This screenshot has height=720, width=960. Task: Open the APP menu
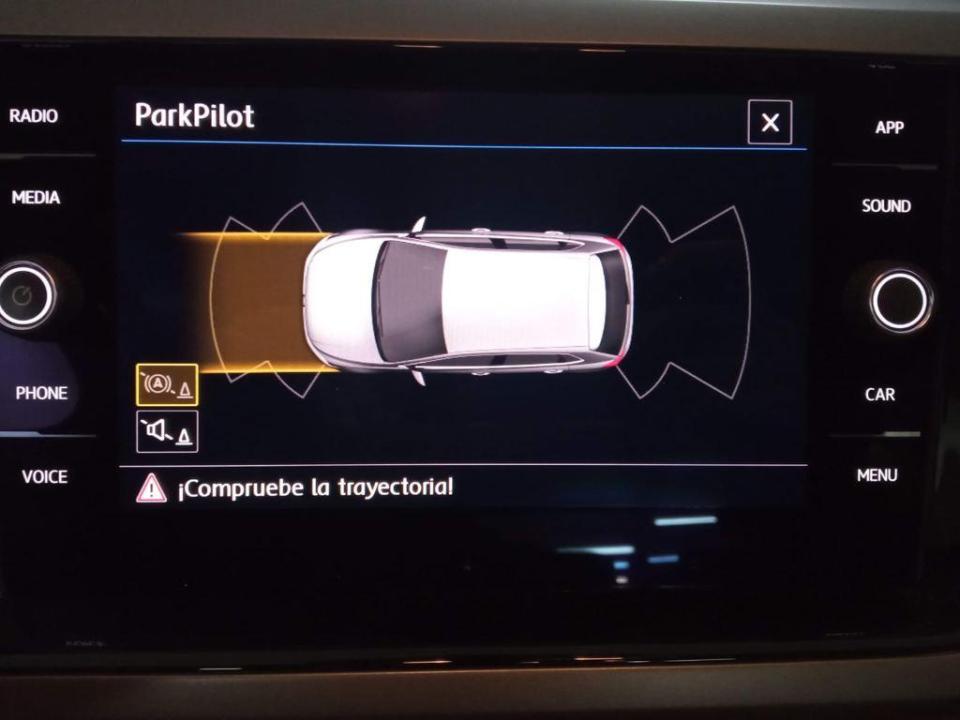pyautogui.click(x=889, y=128)
